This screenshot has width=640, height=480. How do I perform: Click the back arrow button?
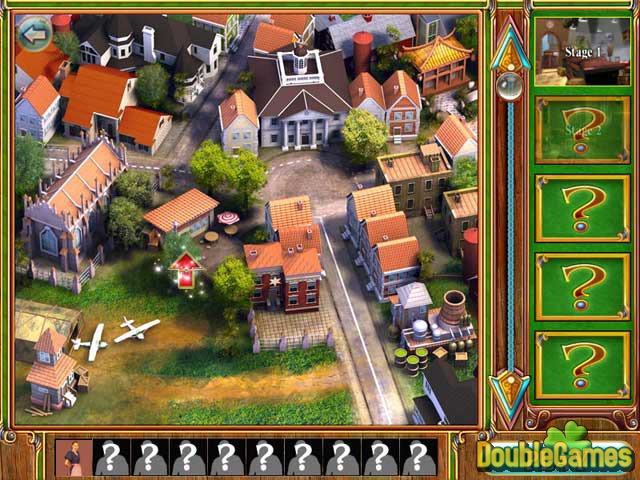click(36, 36)
